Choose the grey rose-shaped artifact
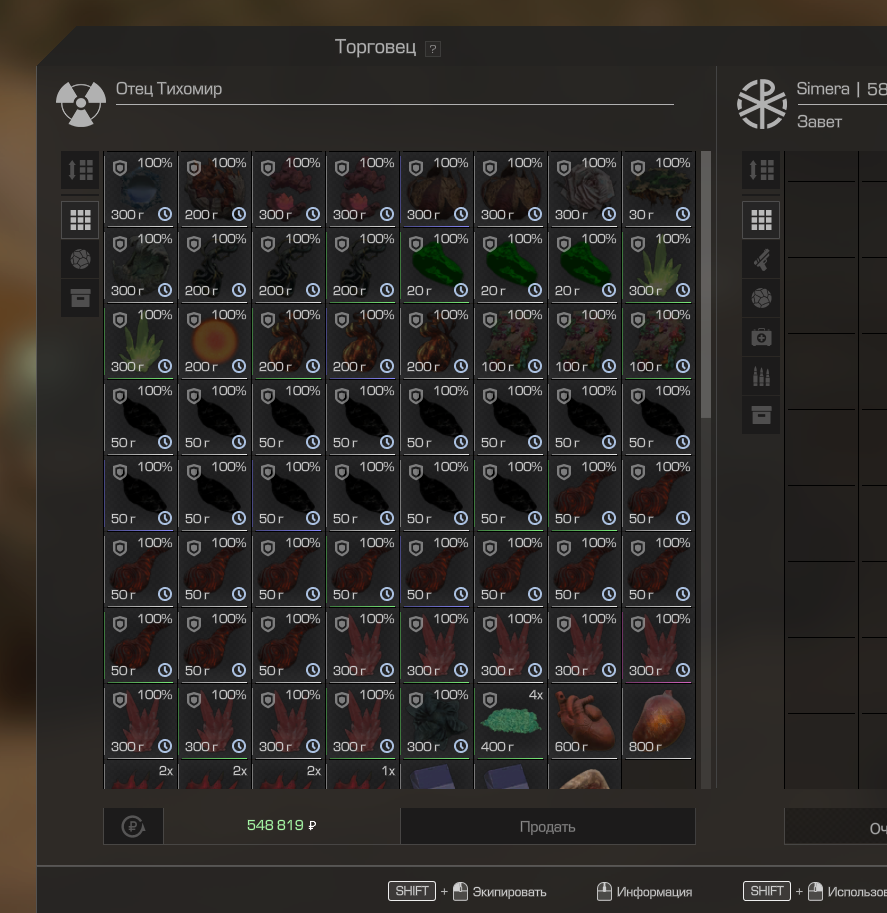Screen dimensions: 887x913 (584, 189)
